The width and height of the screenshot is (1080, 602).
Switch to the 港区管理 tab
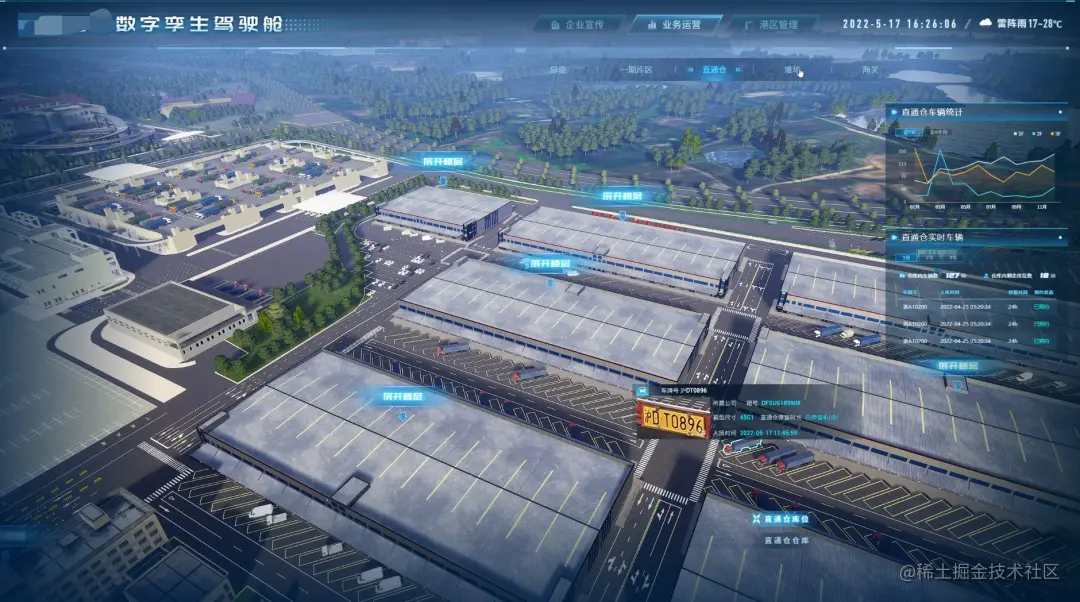(771, 23)
